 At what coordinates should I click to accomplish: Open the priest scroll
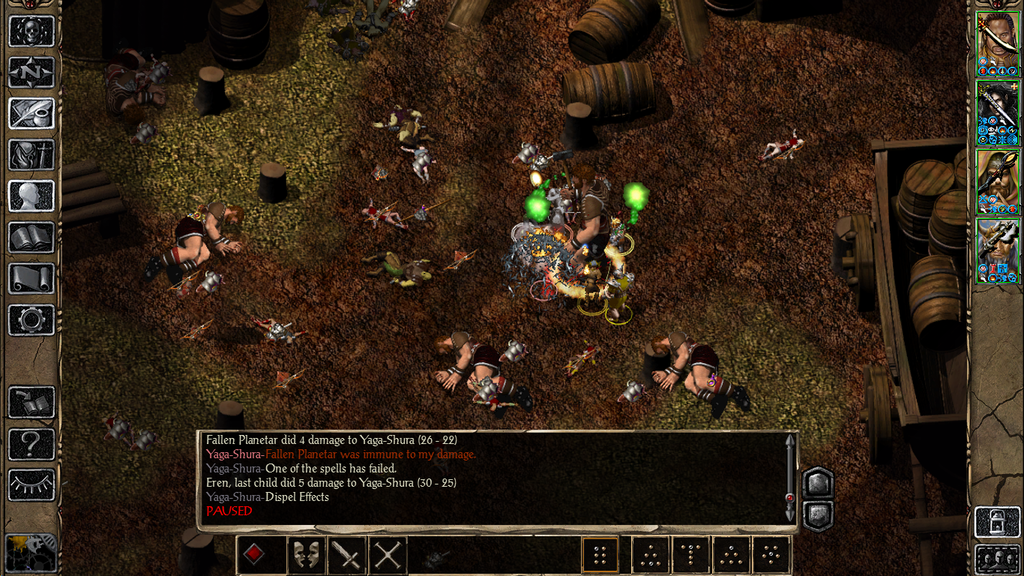point(31,278)
